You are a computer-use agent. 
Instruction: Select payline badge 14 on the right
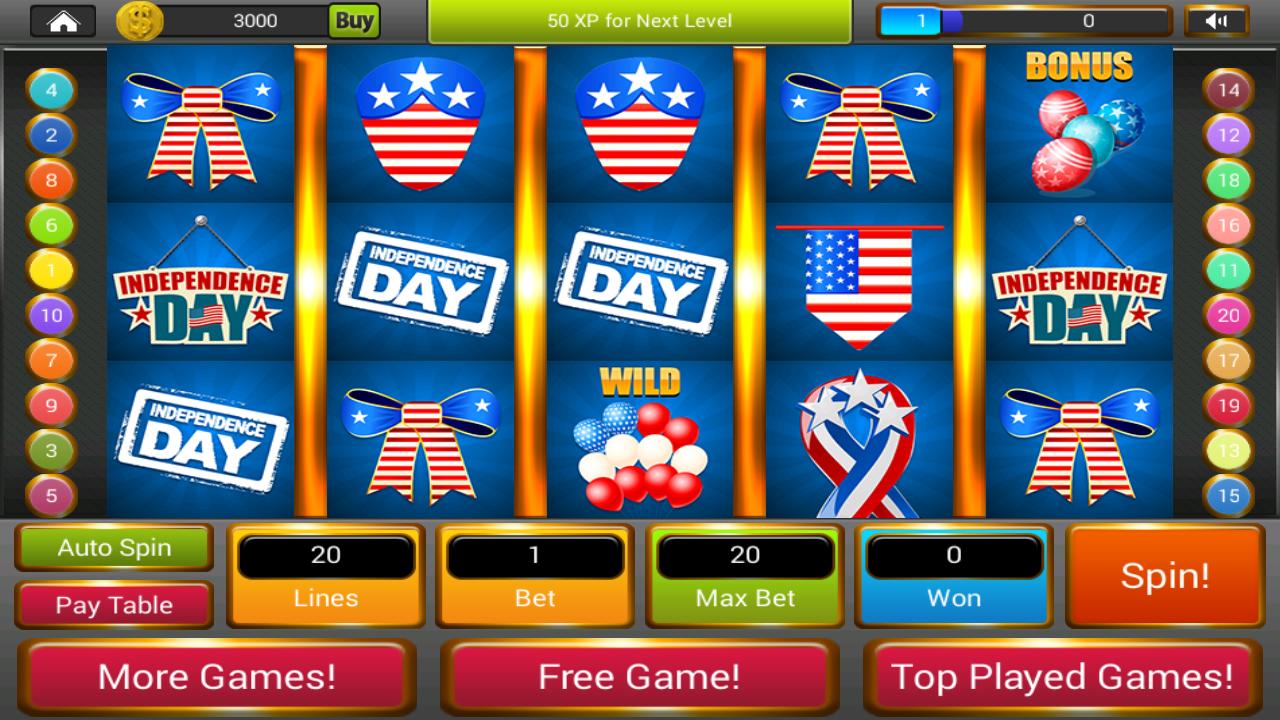coord(1229,89)
